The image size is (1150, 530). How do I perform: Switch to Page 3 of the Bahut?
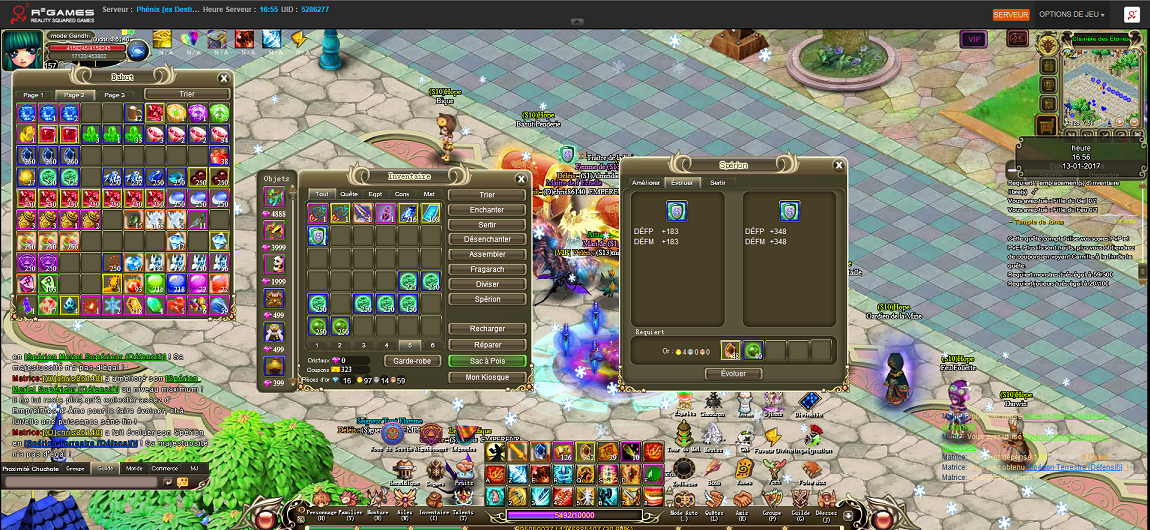[x=115, y=95]
